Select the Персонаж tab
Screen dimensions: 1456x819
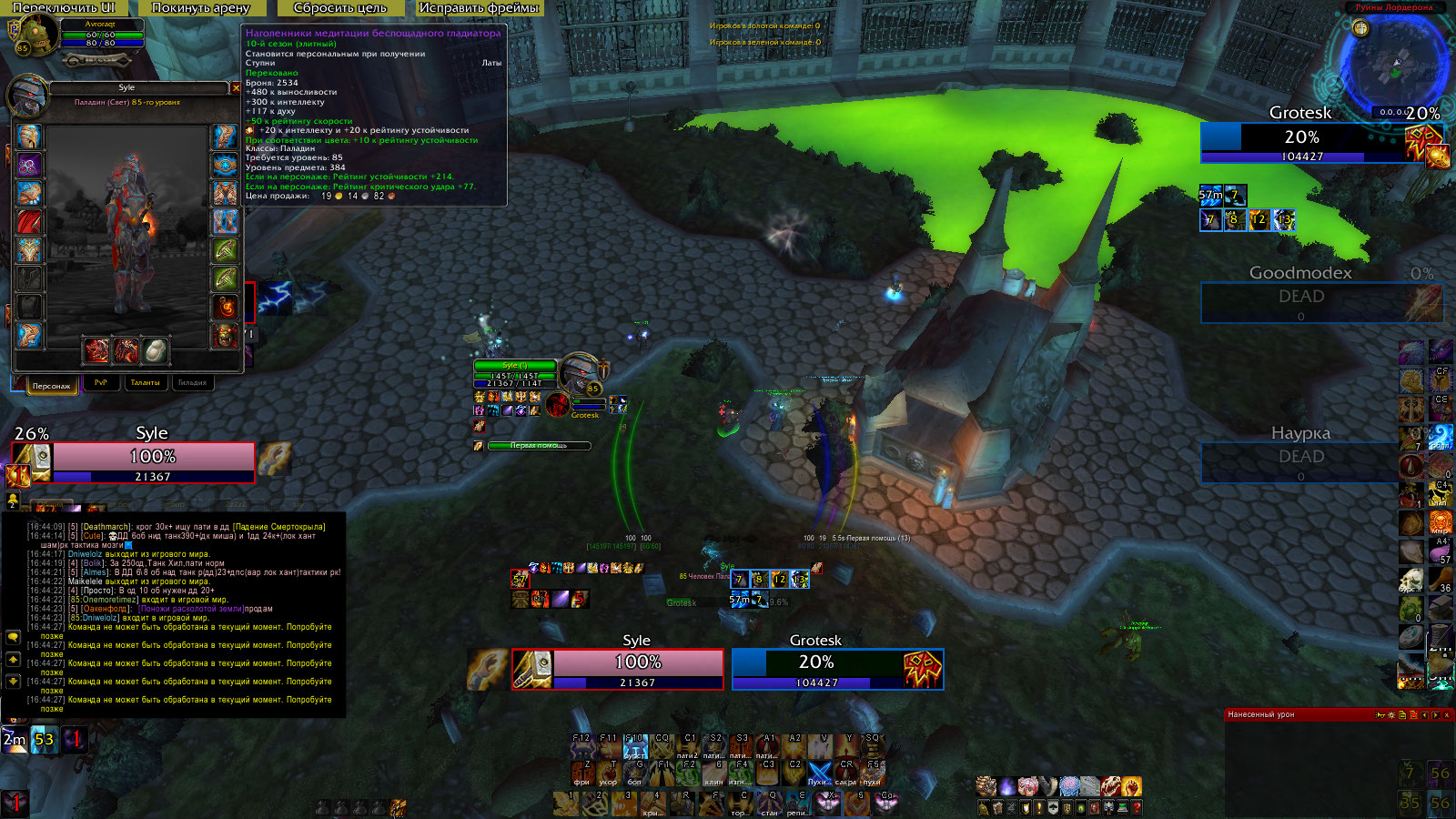pos(51,385)
